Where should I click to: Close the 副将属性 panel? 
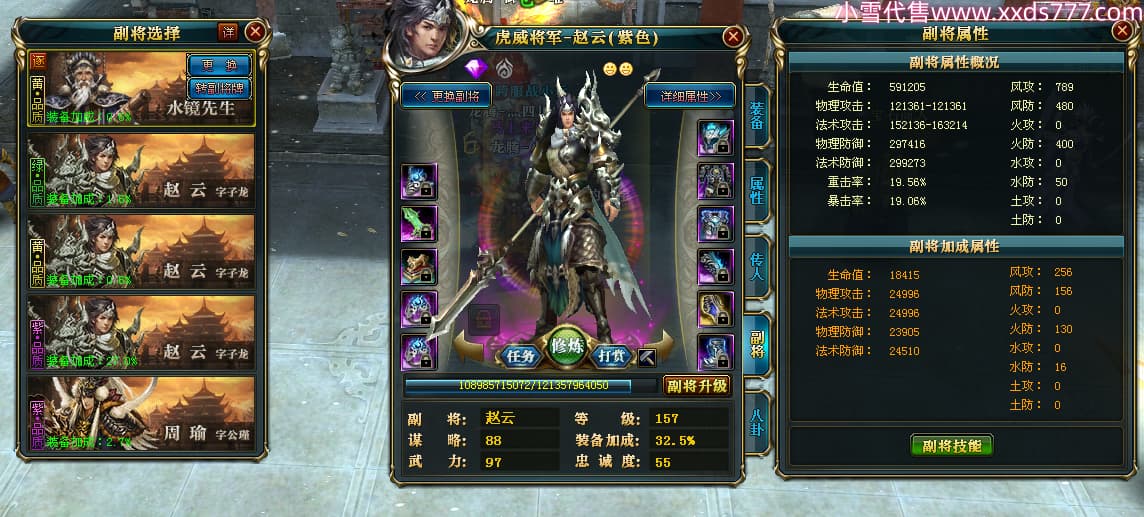point(1119,32)
